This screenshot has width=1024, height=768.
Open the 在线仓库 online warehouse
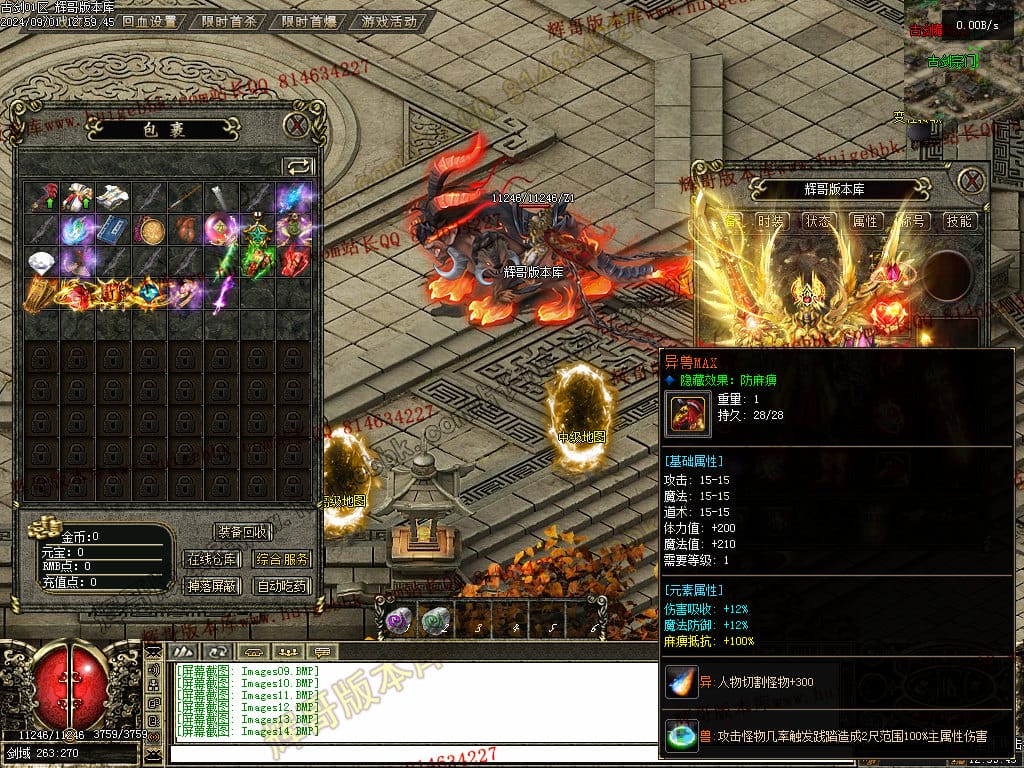point(213,559)
